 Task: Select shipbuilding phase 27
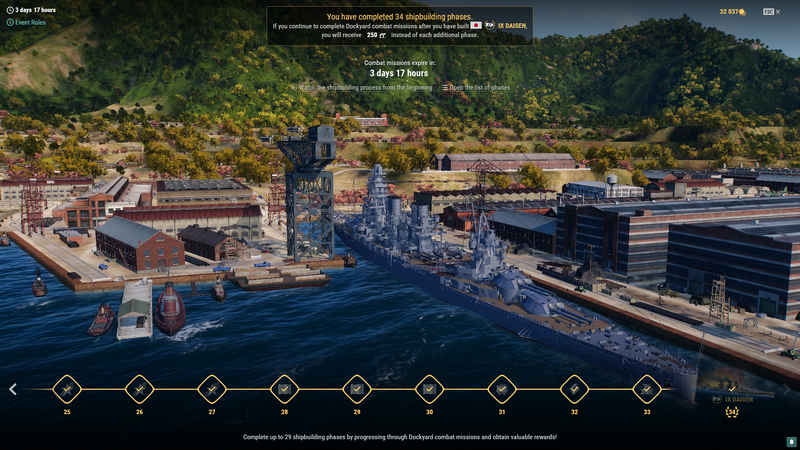tap(212, 389)
